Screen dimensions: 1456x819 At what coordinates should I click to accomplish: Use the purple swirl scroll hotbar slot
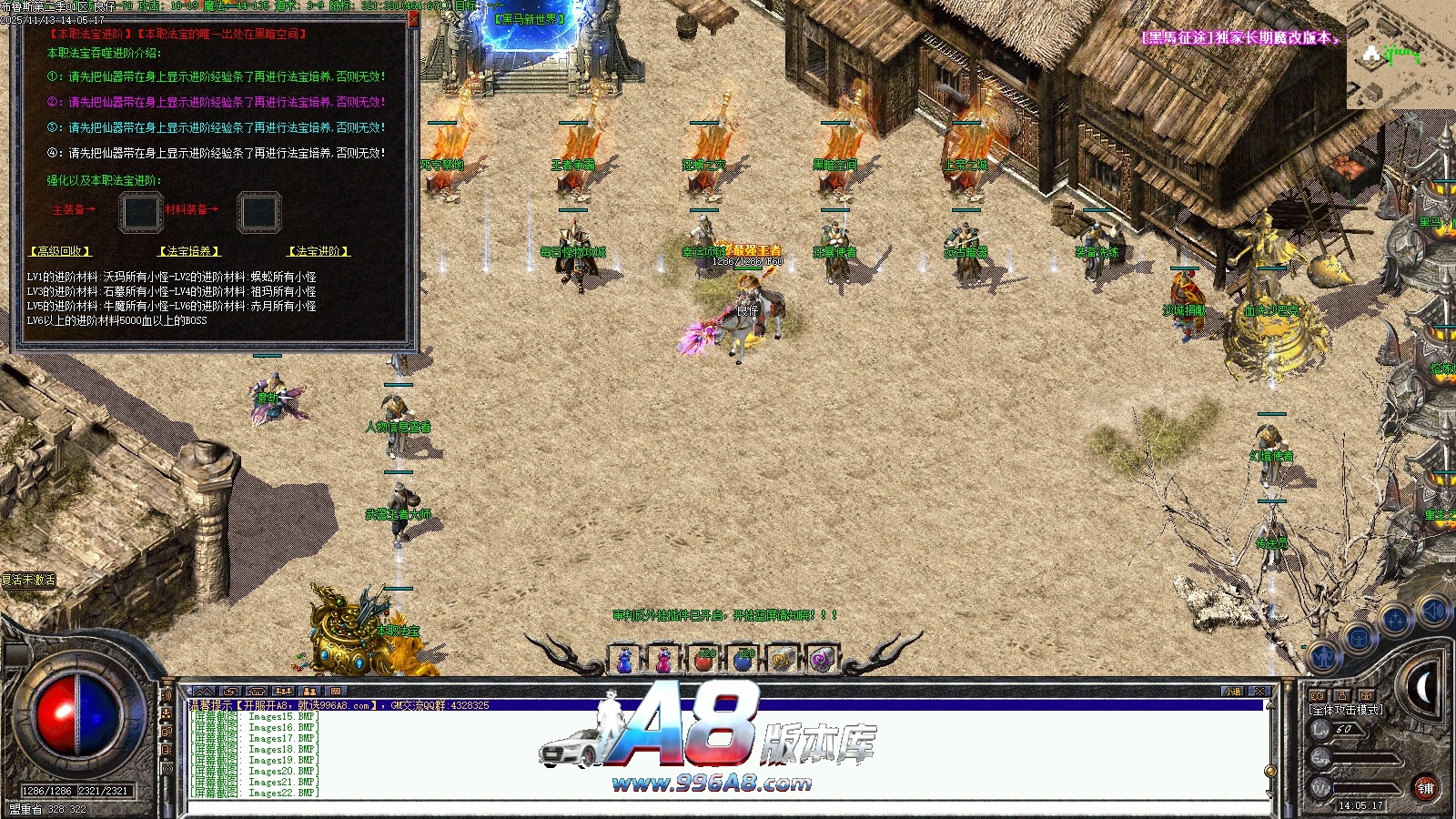(x=821, y=659)
